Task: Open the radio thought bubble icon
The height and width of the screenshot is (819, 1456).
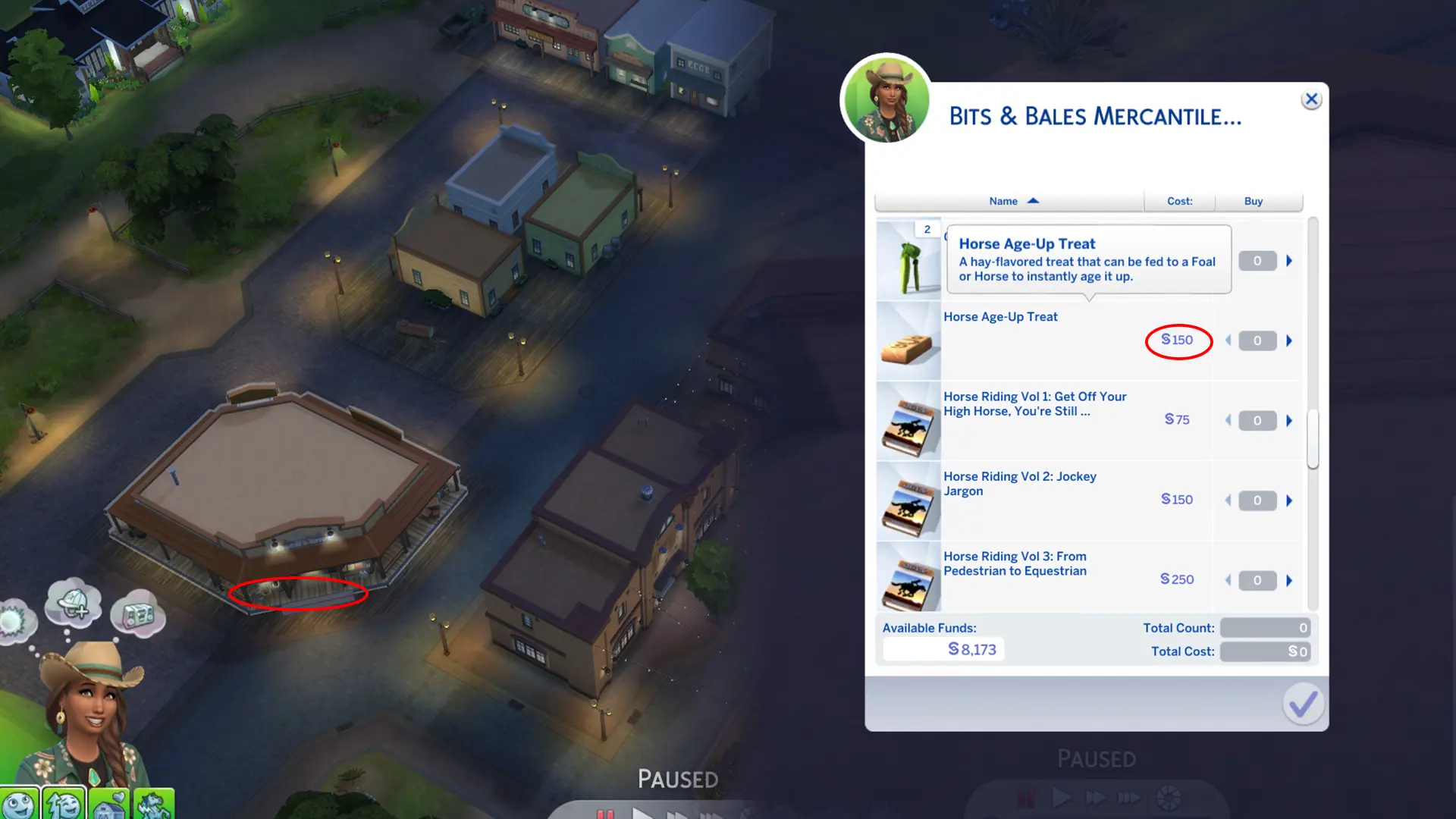Action: [x=137, y=616]
